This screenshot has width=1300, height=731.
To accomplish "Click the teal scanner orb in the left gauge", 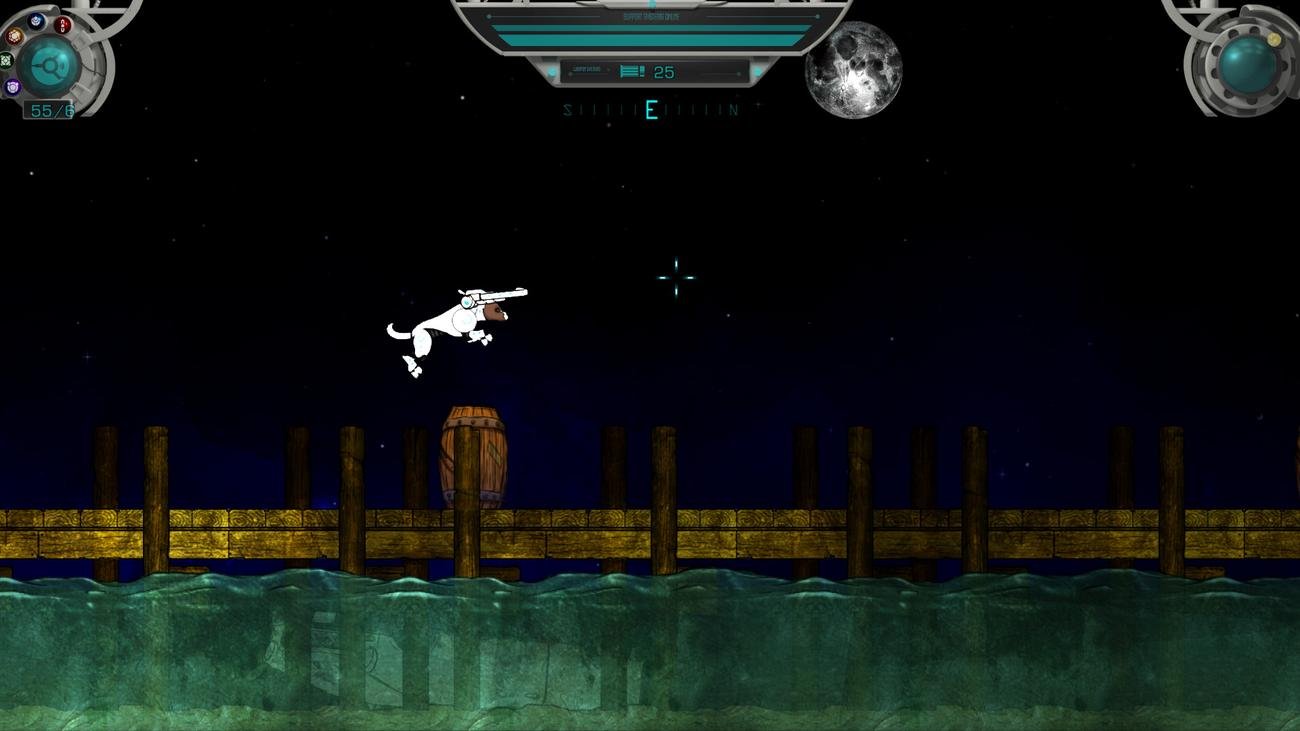I will click(x=49, y=64).
